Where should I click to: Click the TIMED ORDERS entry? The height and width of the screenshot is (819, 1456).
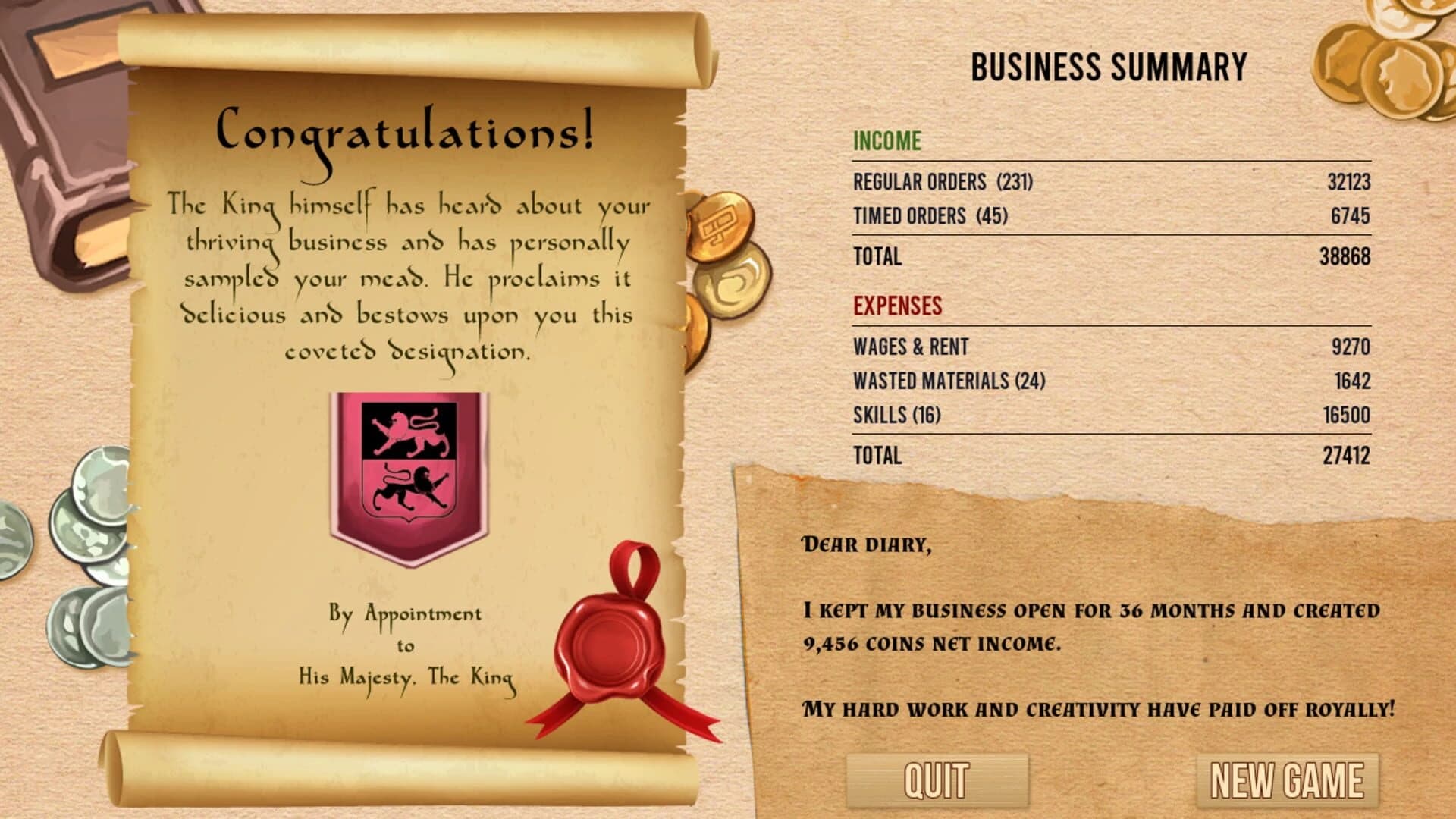tap(931, 215)
